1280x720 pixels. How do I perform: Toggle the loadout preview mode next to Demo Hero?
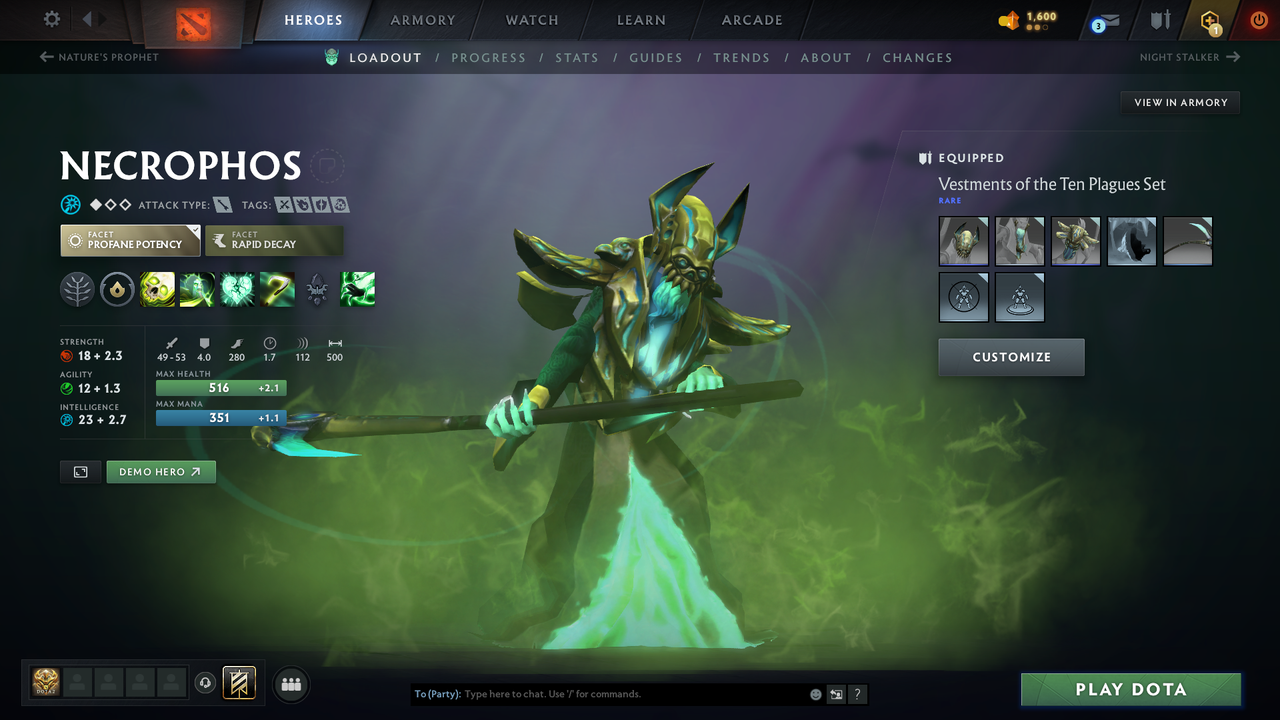pos(80,471)
